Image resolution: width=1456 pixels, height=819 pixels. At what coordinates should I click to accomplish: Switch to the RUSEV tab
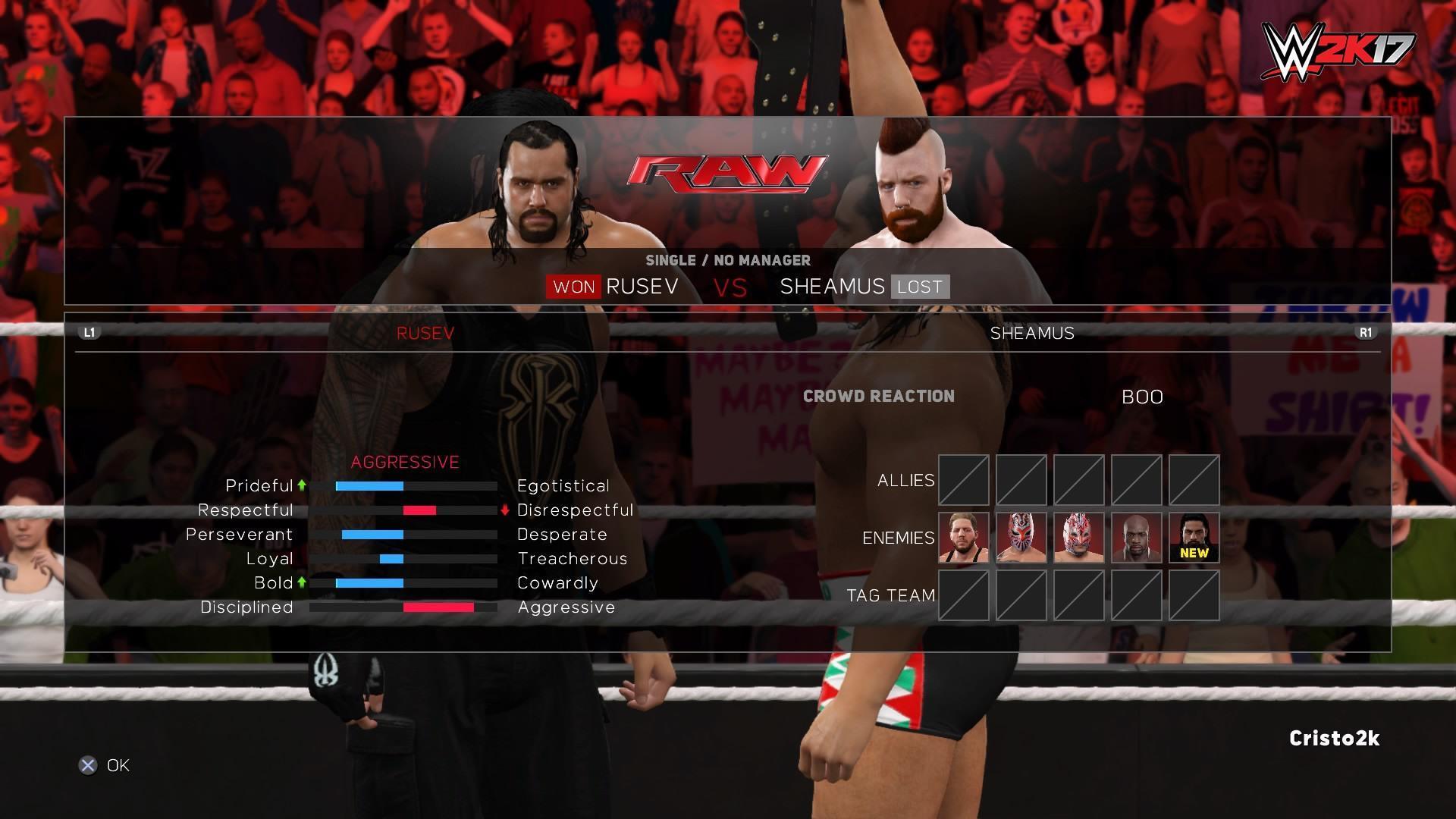[x=425, y=332]
